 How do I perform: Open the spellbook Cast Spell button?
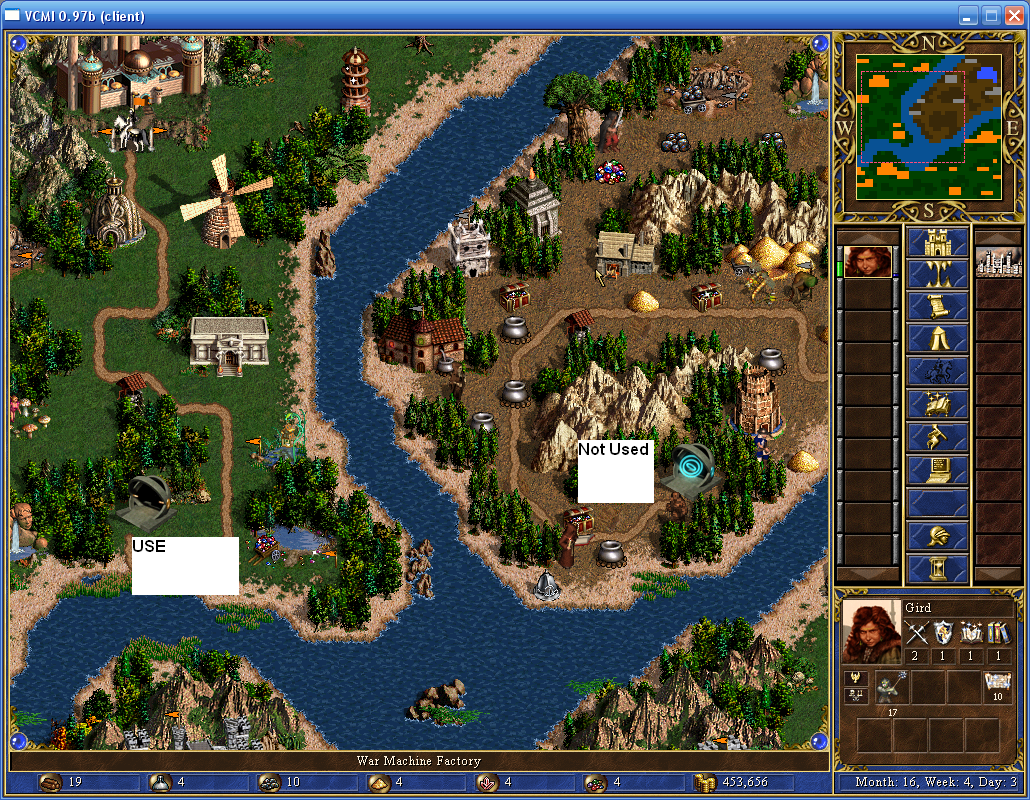(937, 404)
